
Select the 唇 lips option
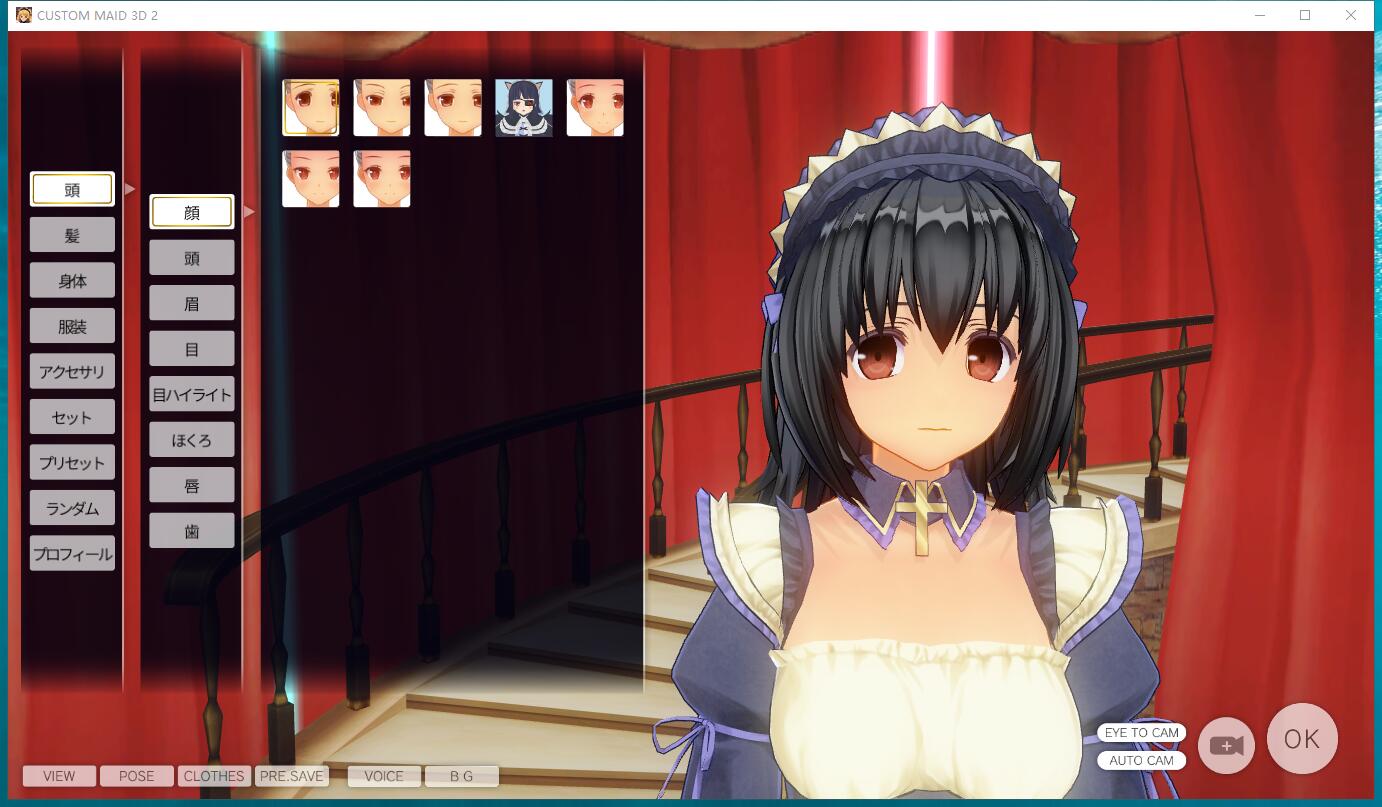tap(191, 484)
